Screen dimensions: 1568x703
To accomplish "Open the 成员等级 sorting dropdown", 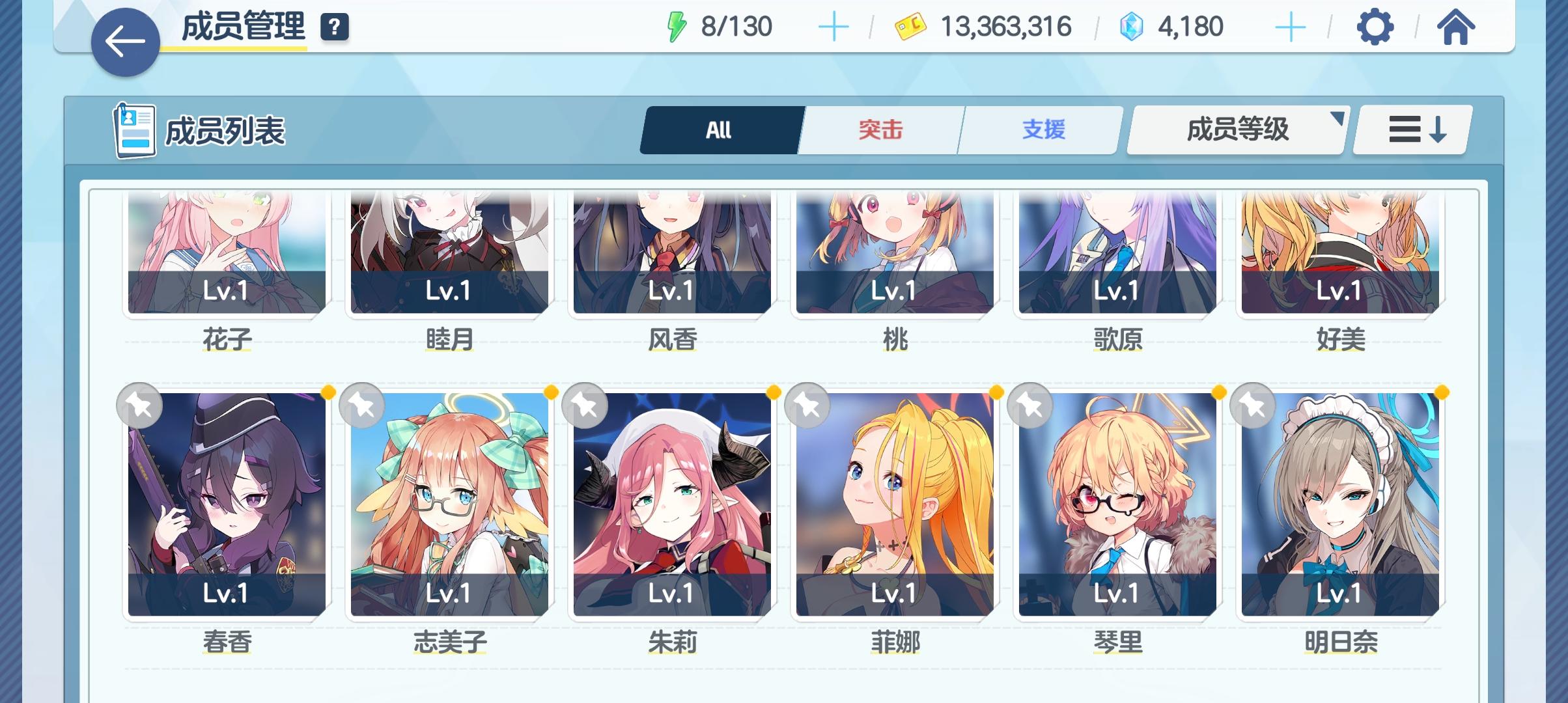I will click(x=1235, y=129).
